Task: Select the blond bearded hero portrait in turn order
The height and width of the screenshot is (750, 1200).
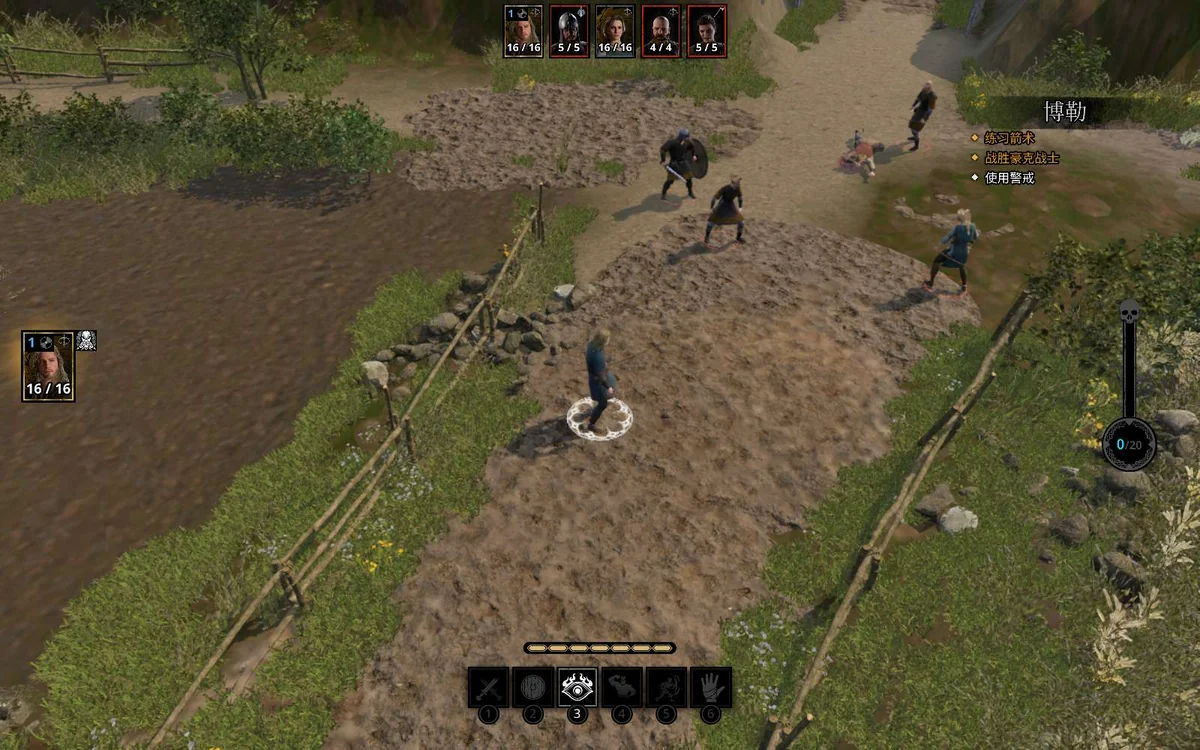Action: point(523,31)
